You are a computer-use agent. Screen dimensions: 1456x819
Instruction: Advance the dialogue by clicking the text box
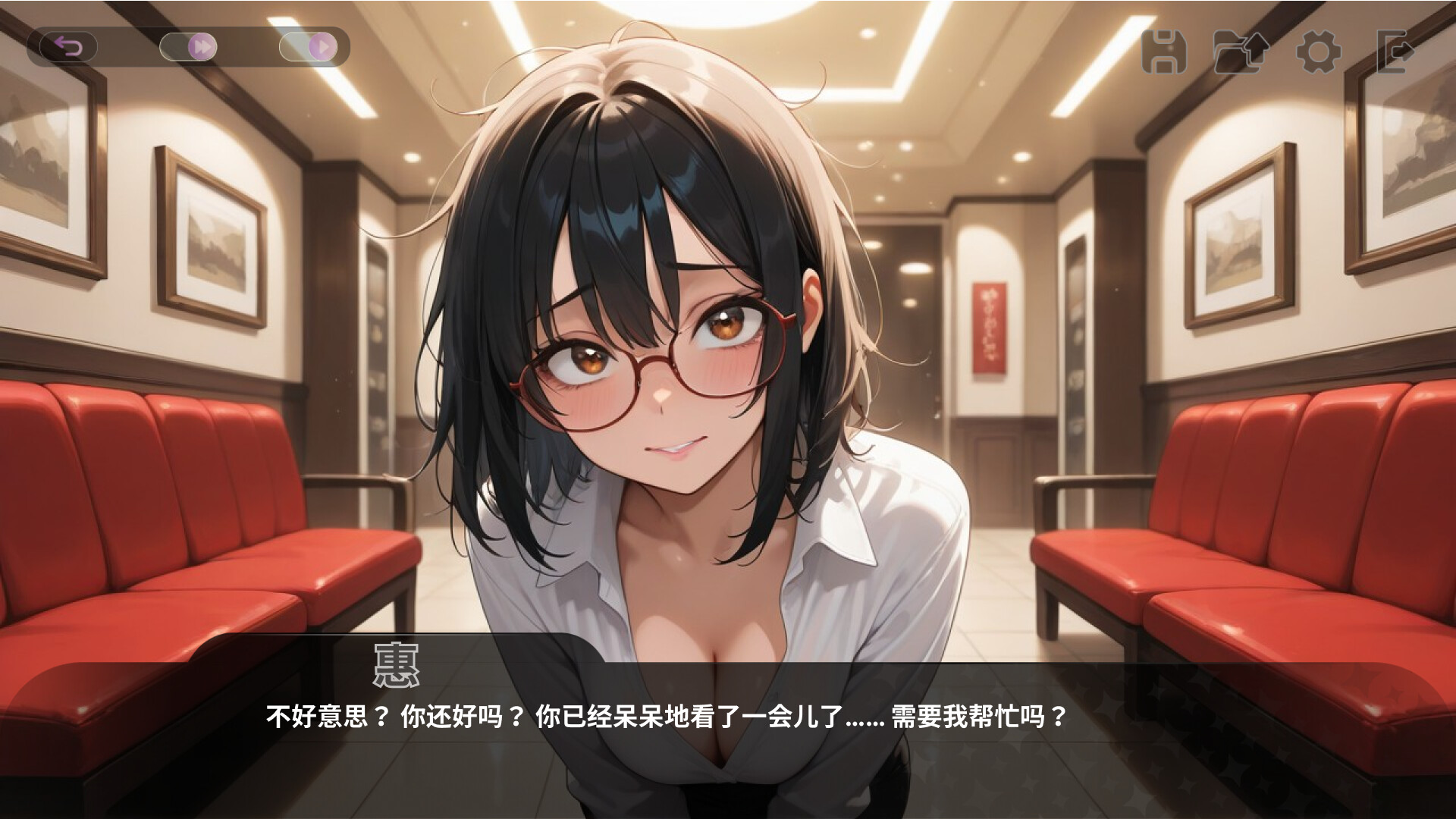click(728, 728)
